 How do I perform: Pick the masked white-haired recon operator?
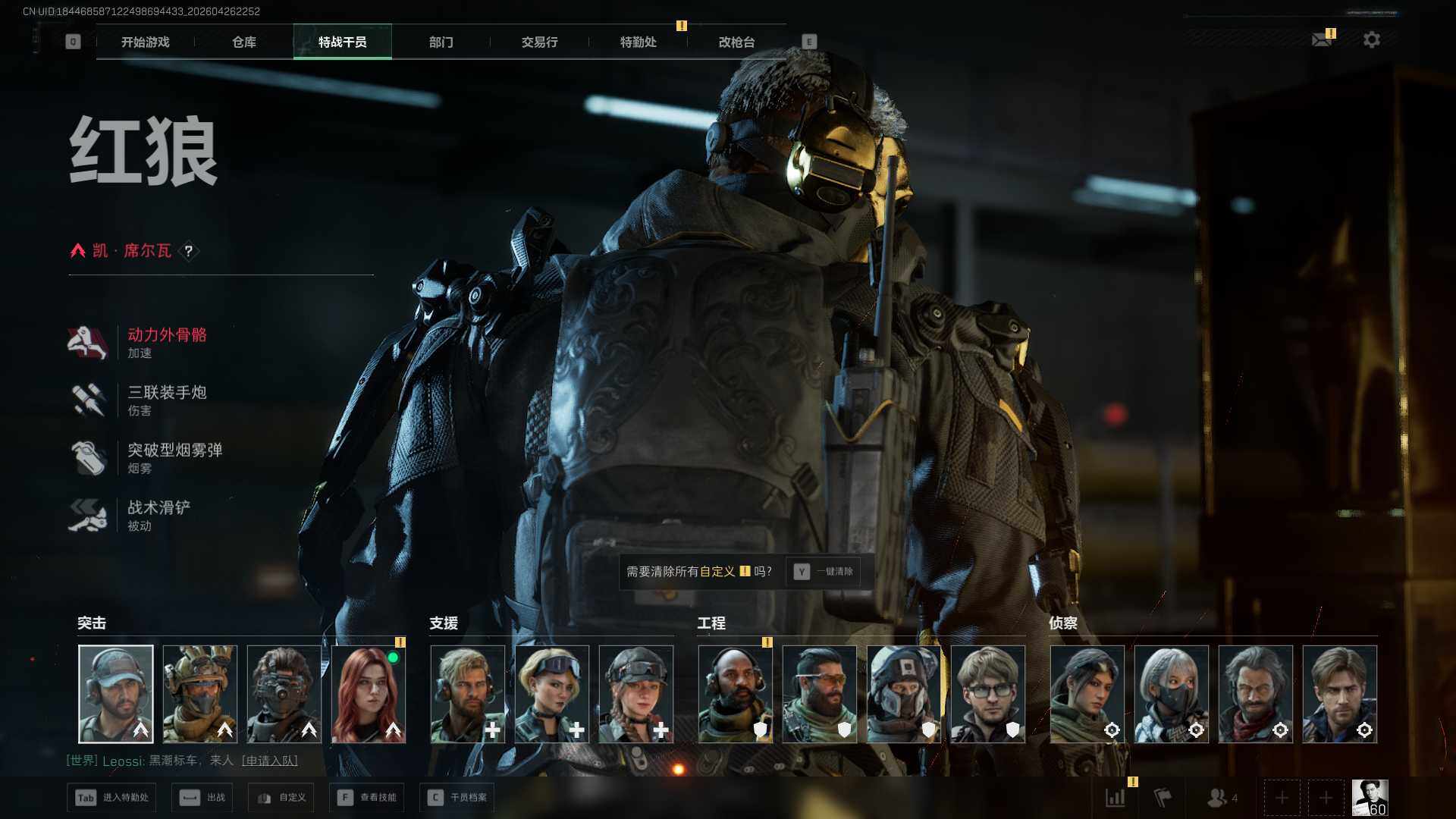[1172, 694]
